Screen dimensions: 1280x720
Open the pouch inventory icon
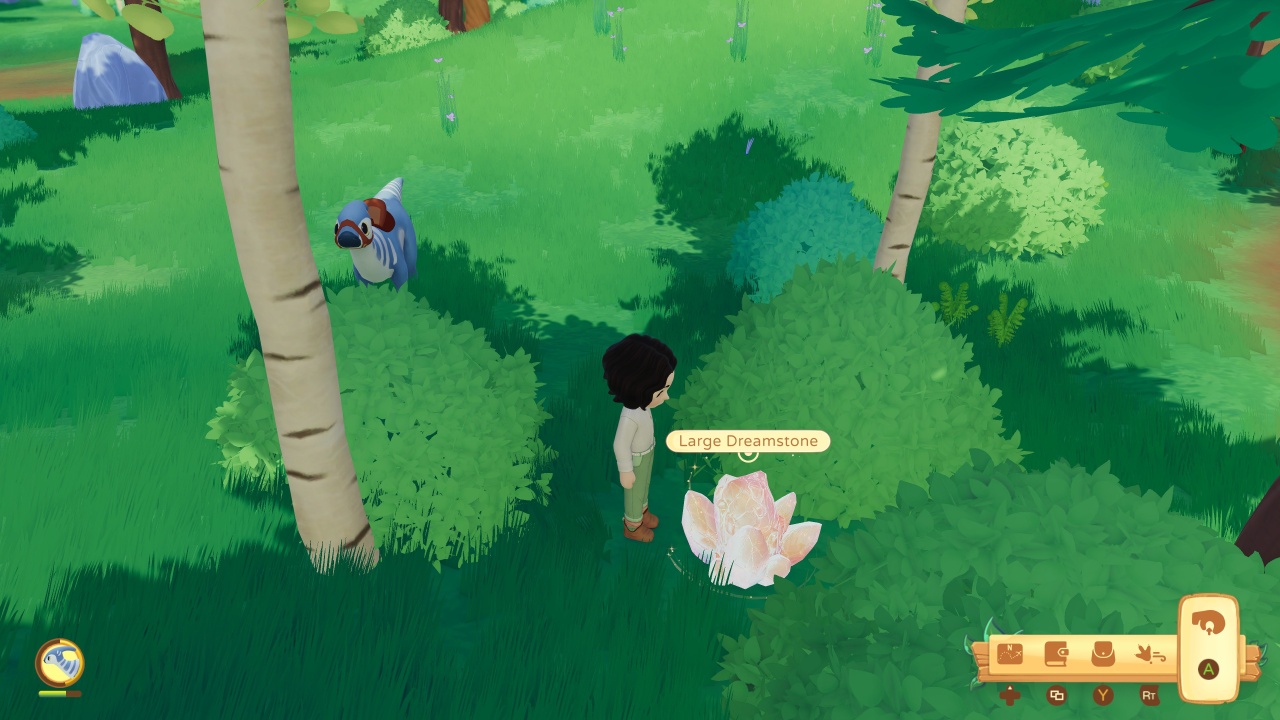pos(1103,653)
